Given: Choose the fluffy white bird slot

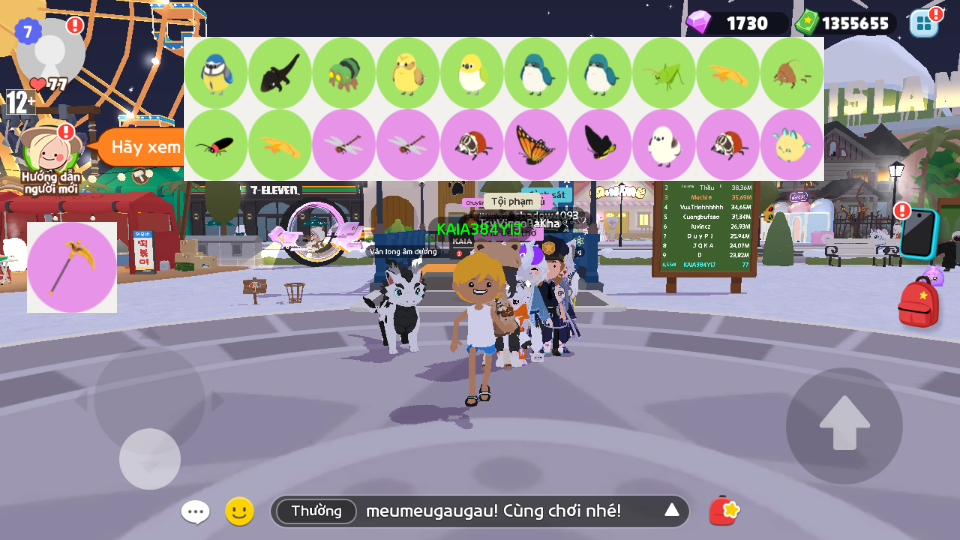Looking at the screenshot, I should tap(664, 146).
